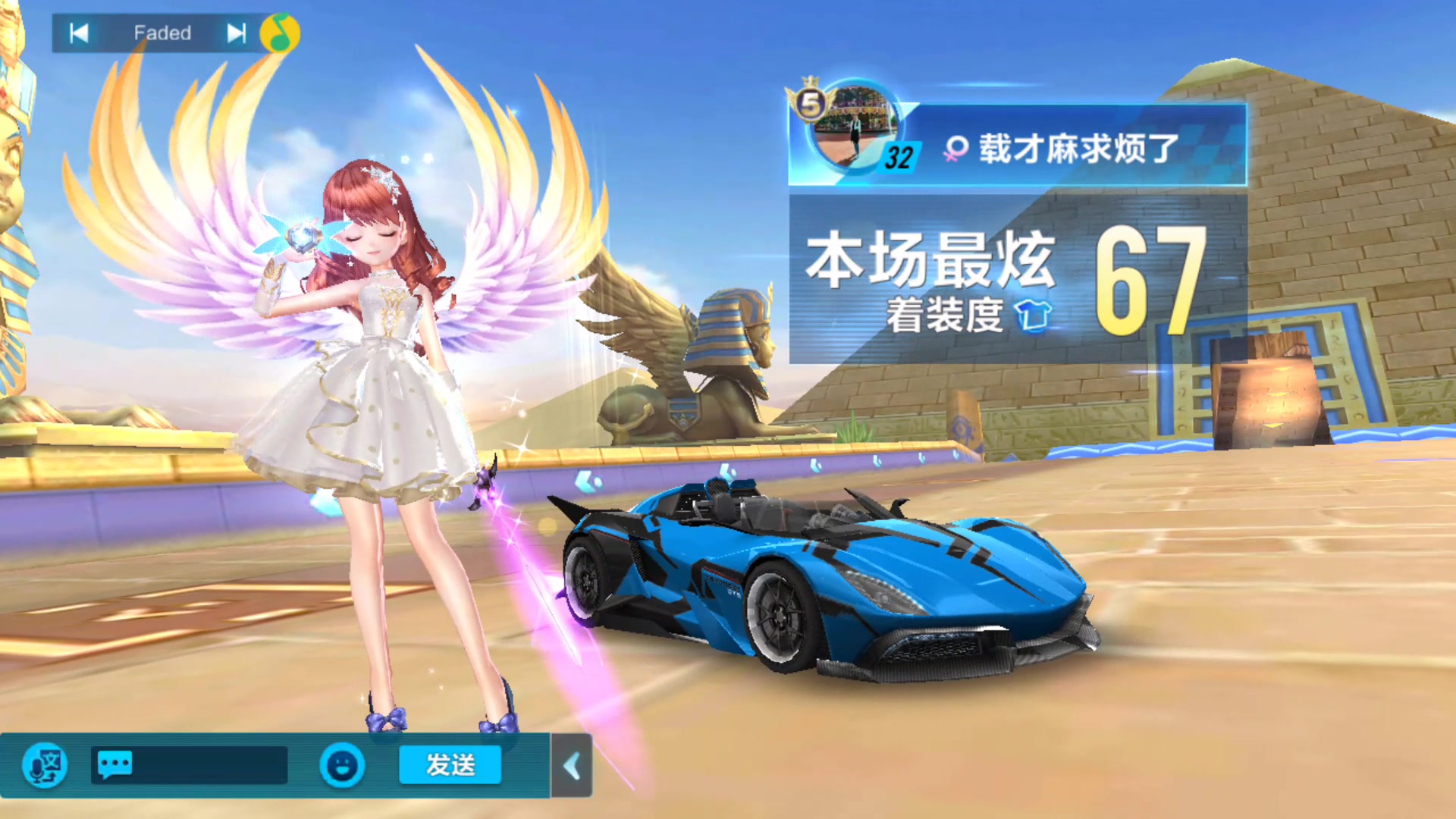Select the pink female gender symbol by the name
Viewport: 1456px width, 819px height.
(955, 149)
